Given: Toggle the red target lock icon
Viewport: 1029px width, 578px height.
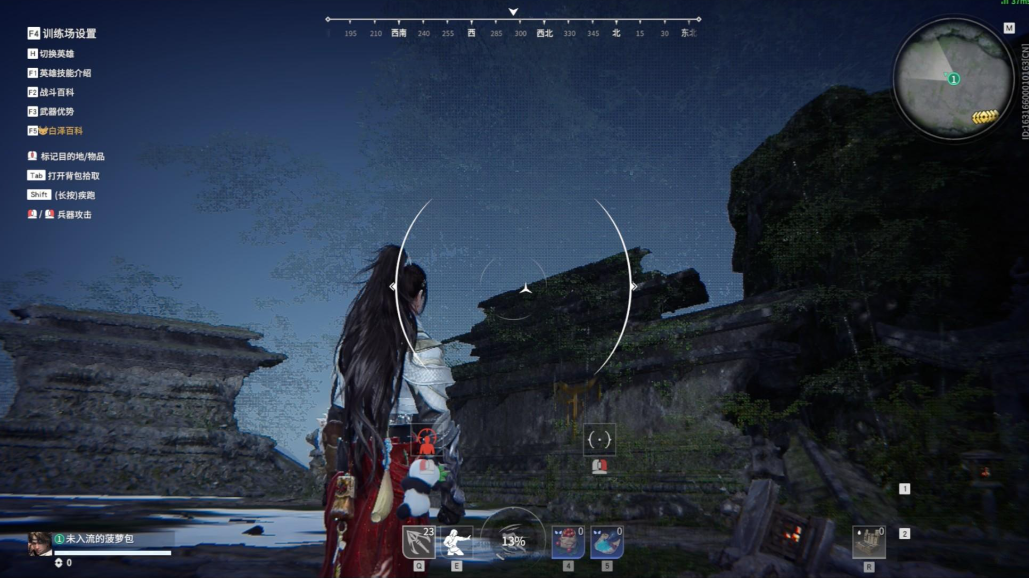Looking at the screenshot, I should [x=426, y=440].
